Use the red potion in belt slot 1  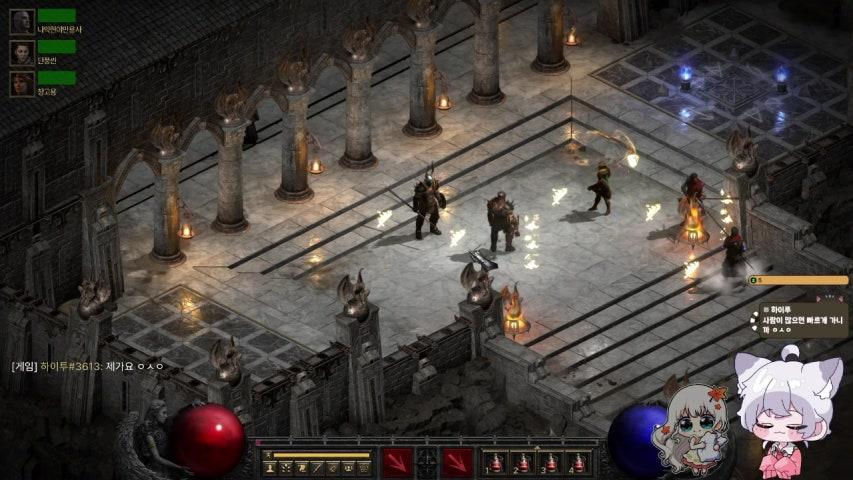click(494, 463)
